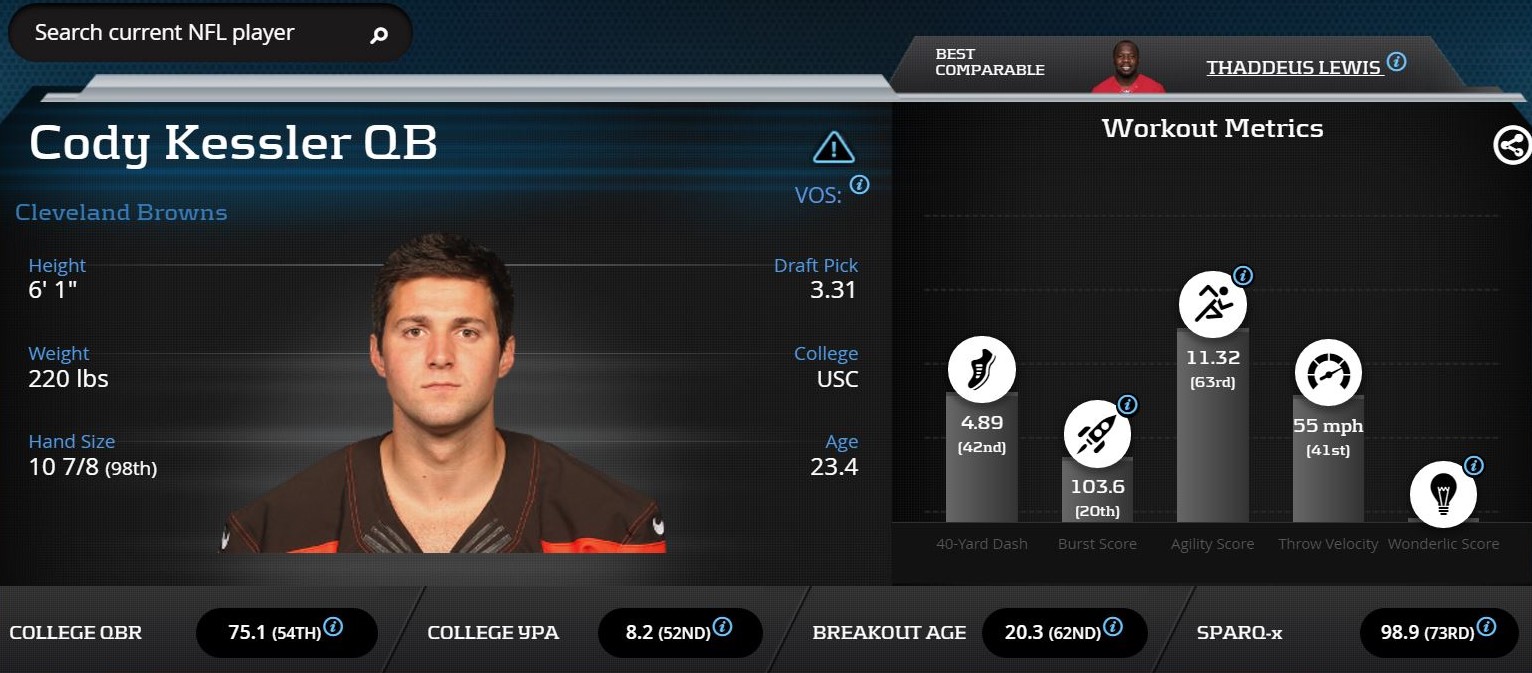The height and width of the screenshot is (673, 1532).
Task: Show the VOS info tooltip
Action: [859, 185]
